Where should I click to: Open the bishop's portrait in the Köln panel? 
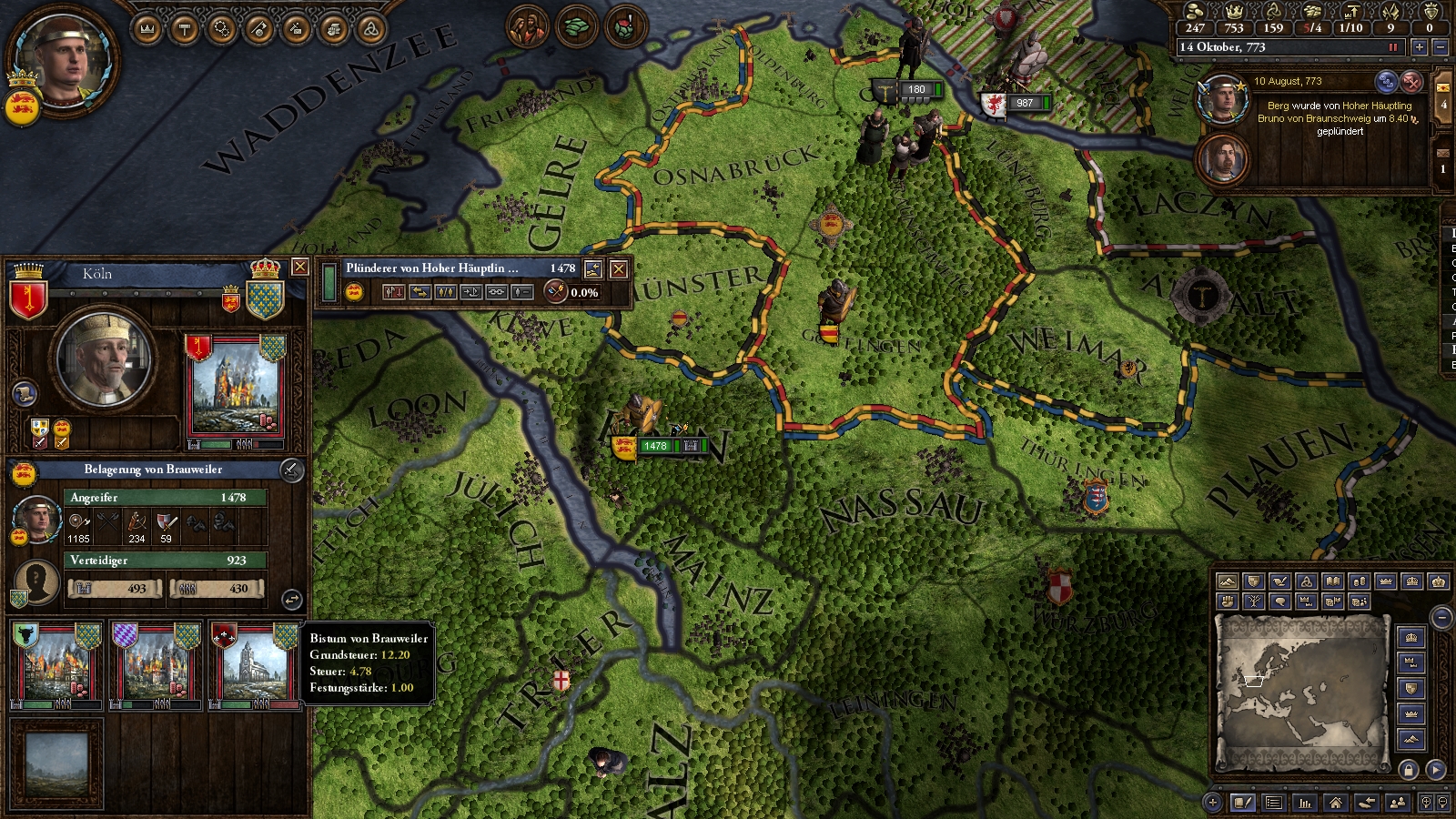pos(103,360)
